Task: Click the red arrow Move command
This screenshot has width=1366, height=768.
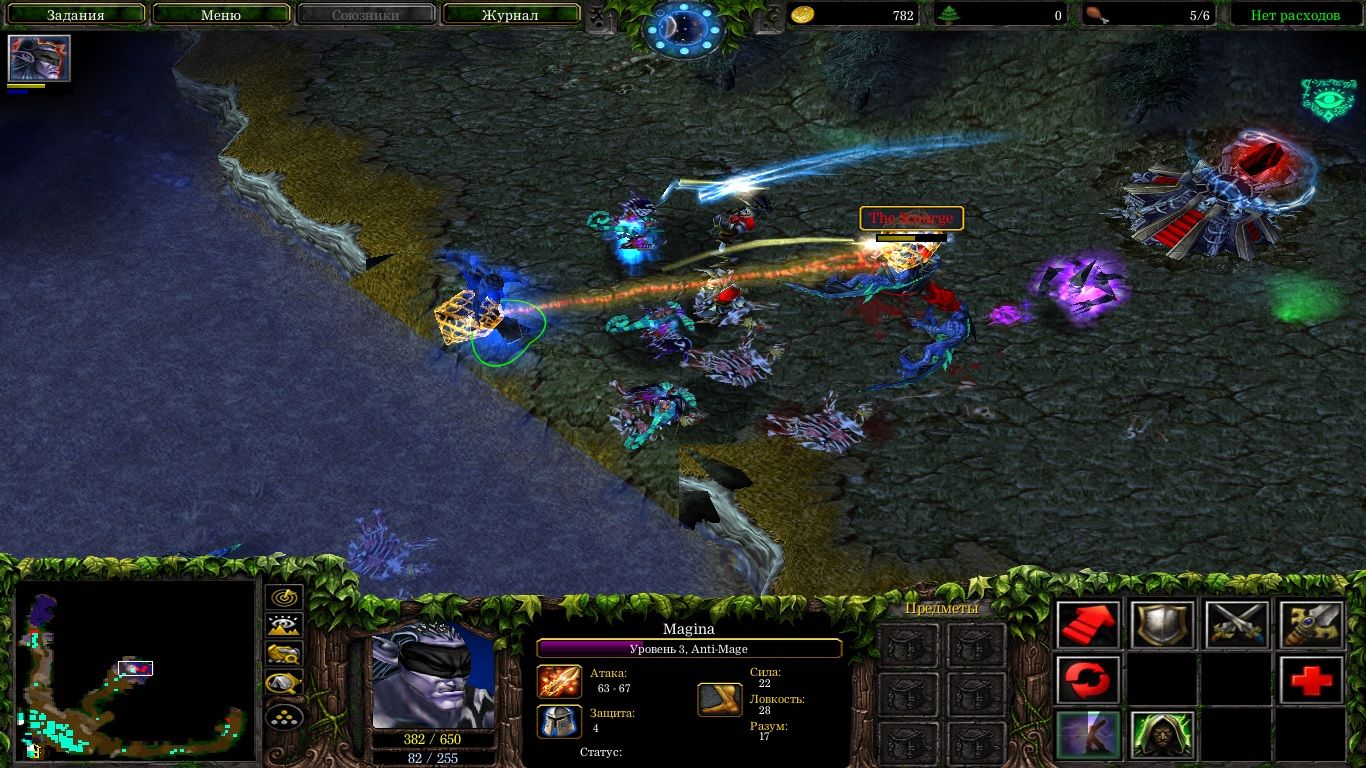Action: (1087, 623)
